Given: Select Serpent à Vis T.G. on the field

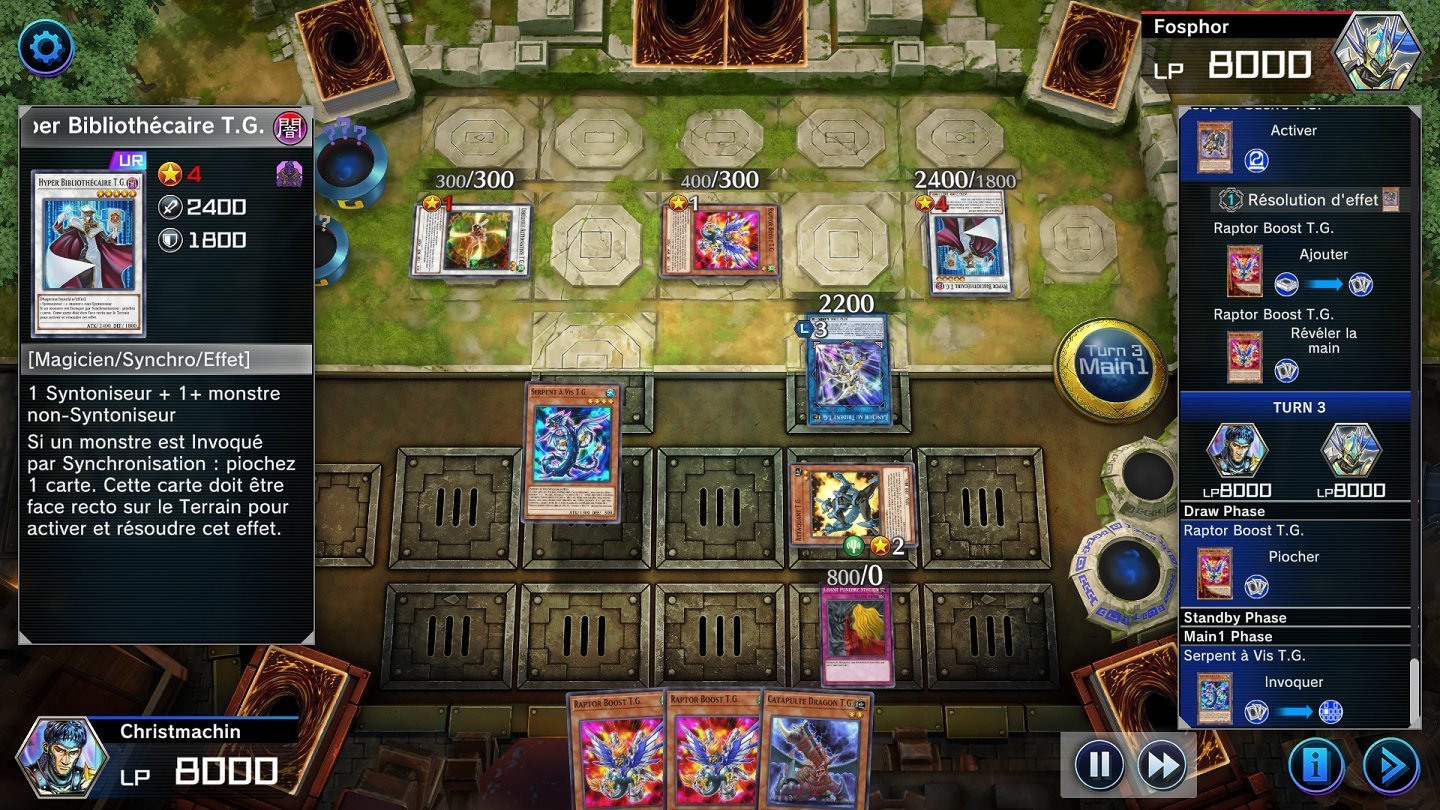Looking at the screenshot, I should tap(572, 452).
